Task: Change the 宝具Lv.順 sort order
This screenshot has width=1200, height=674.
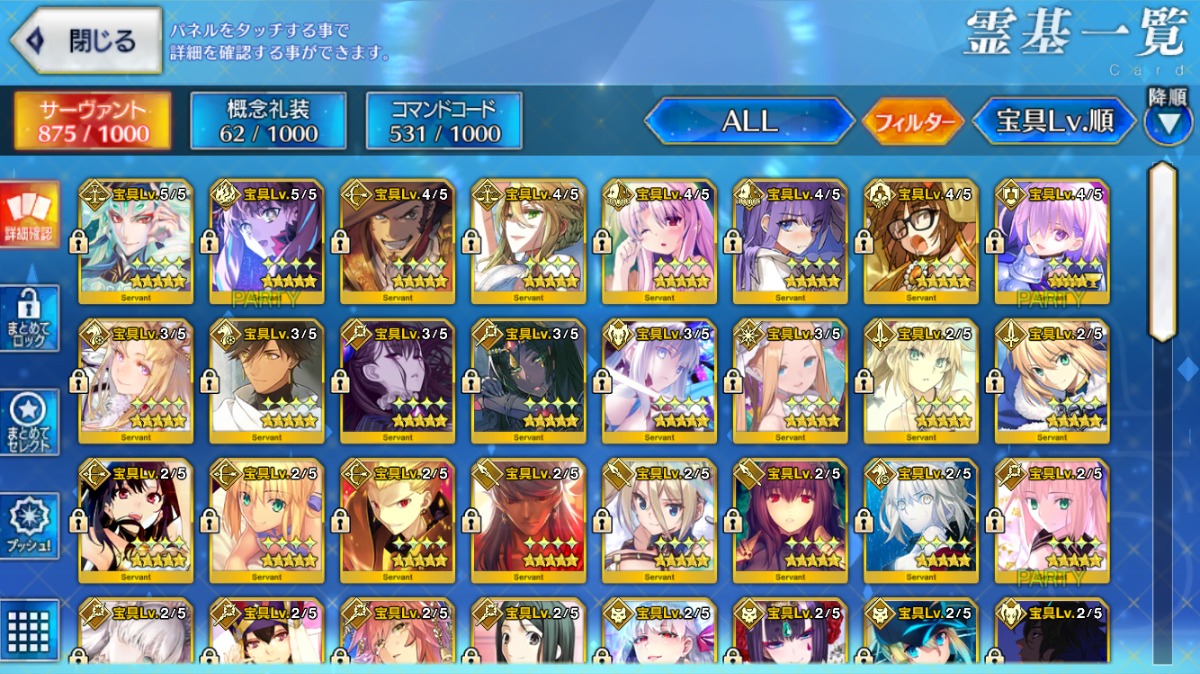Action: coord(1054,122)
